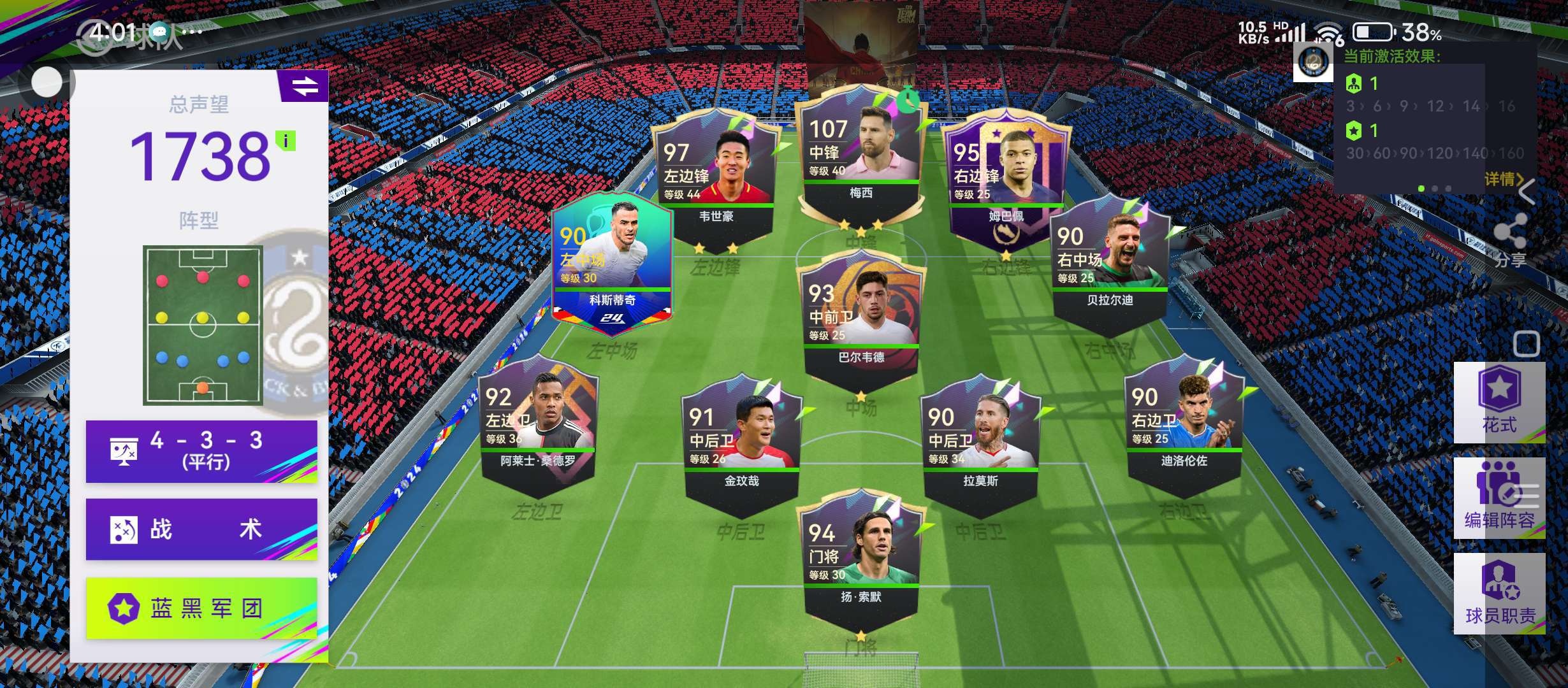
Task: Select the 蓝黑军团 squad button
Action: pyautogui.click(x=201, y=608)
